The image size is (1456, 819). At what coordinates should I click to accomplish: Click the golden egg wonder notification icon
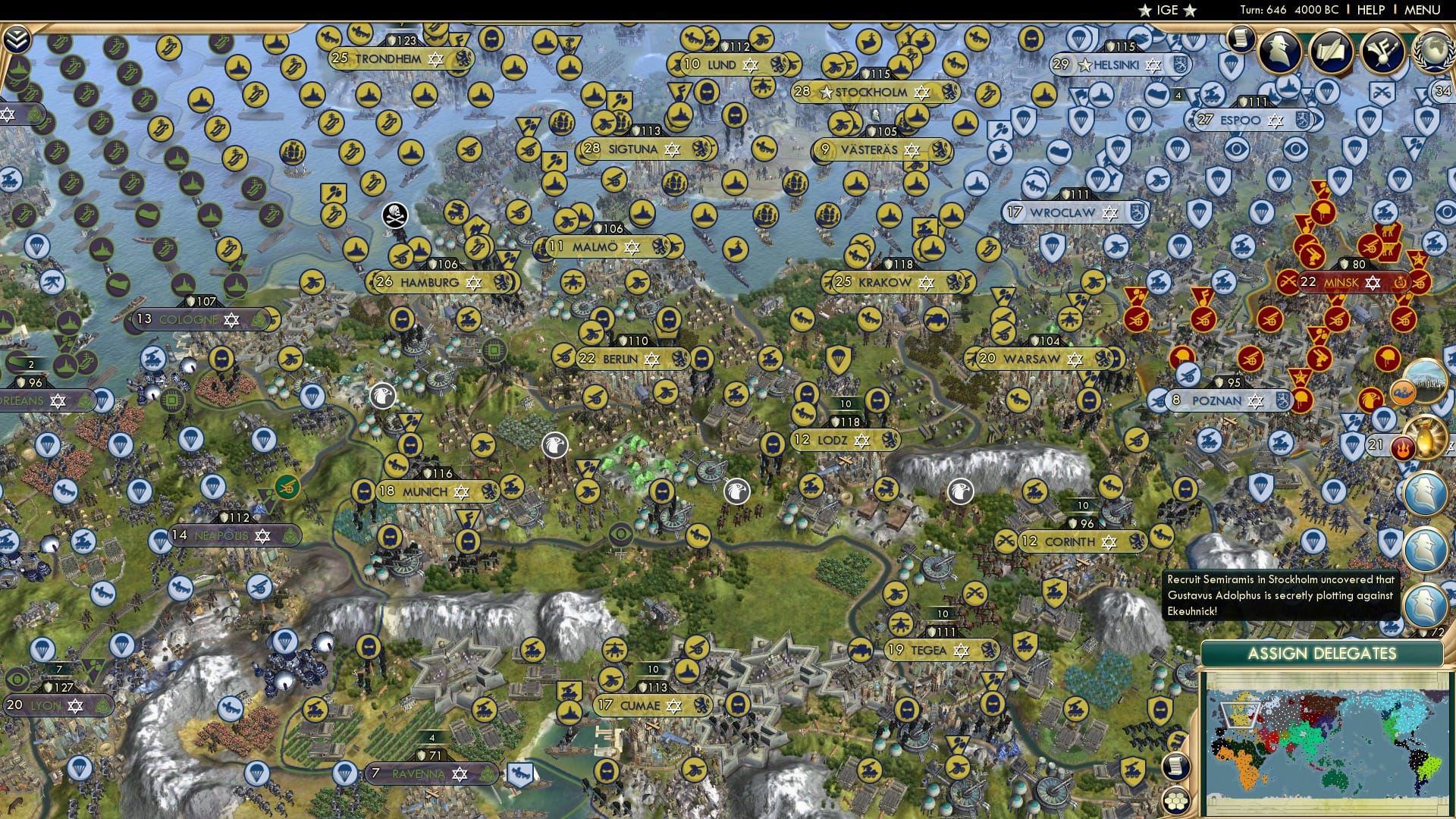pyautogui.click(x=1426, y=438)
